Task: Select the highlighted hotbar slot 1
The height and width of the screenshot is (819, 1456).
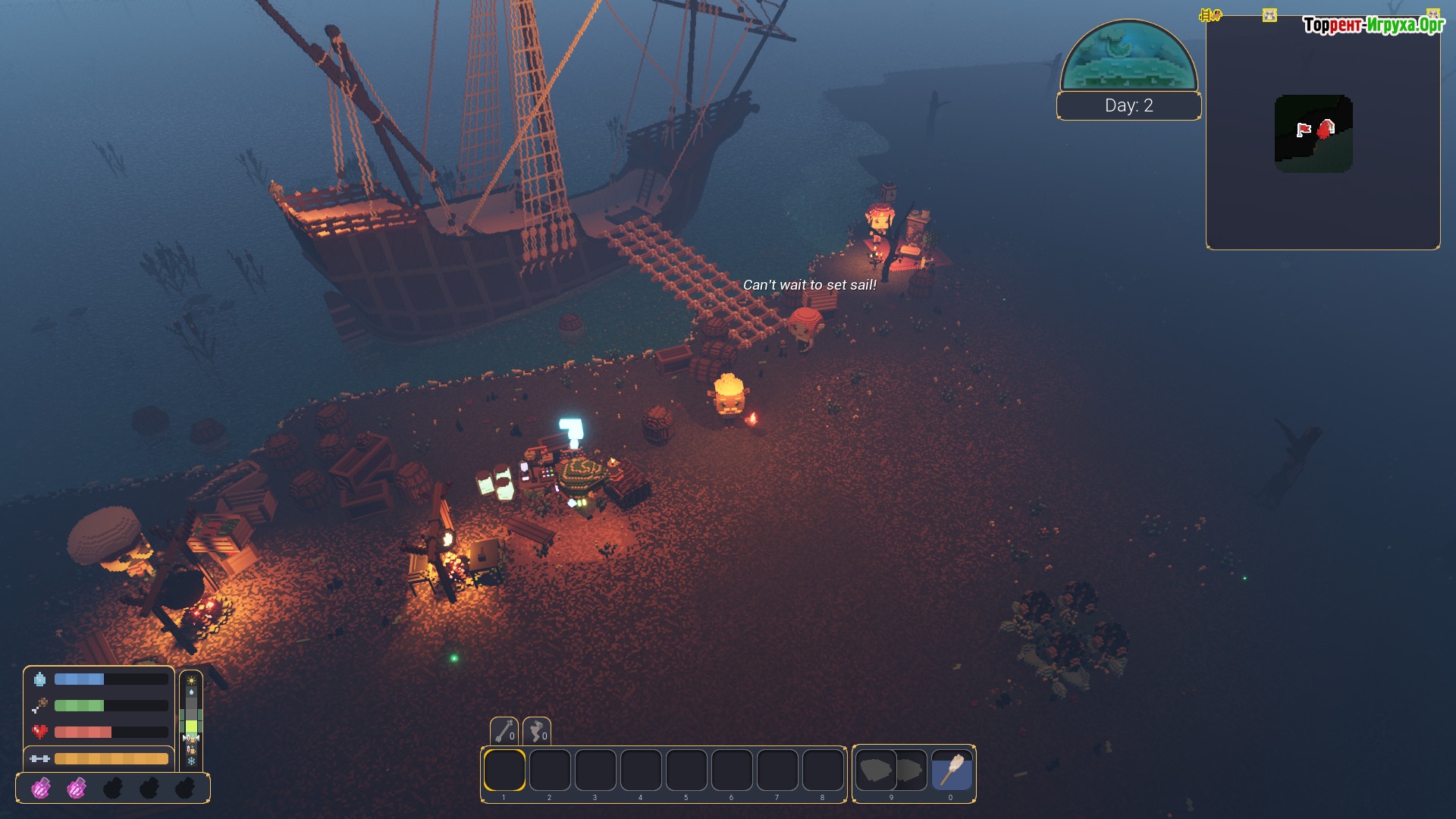Action: pyautogui.click(x=504, y=770)
